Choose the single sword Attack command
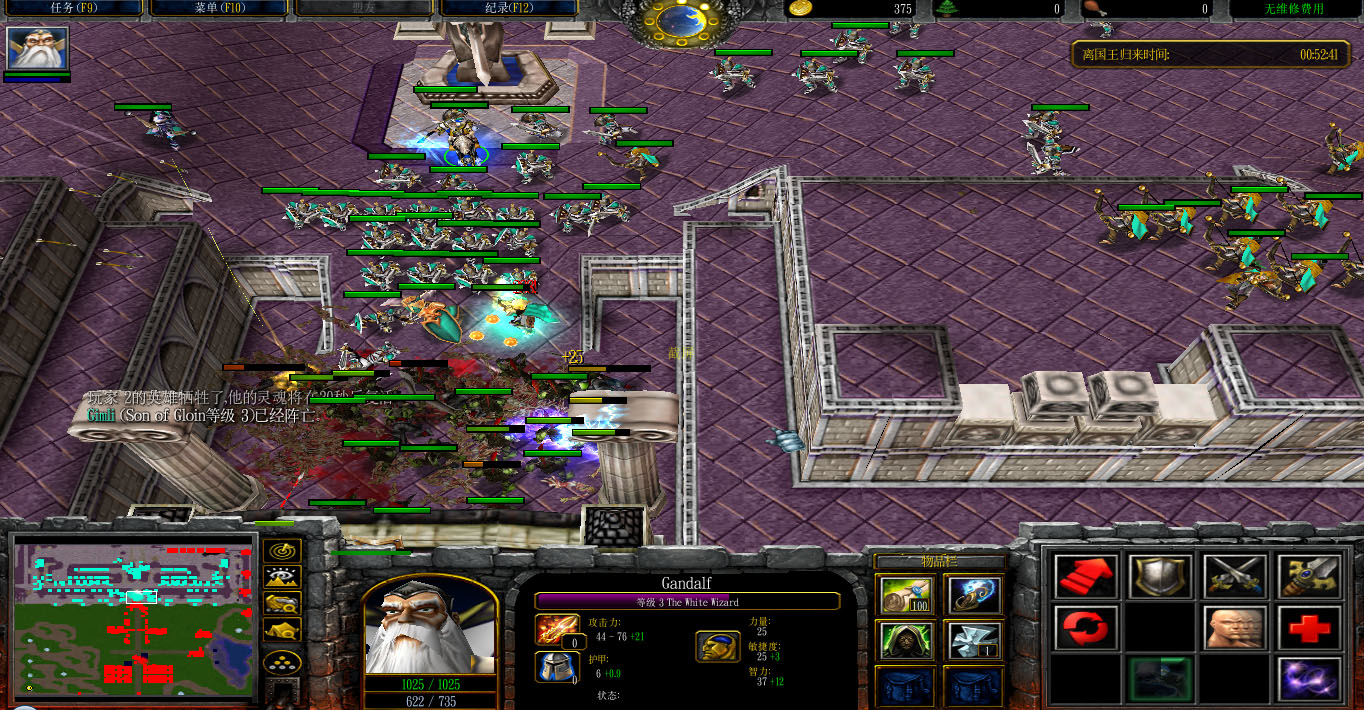Image resolution: width=1364 pixels, height=710 pixels. (x=1308, y=578)
